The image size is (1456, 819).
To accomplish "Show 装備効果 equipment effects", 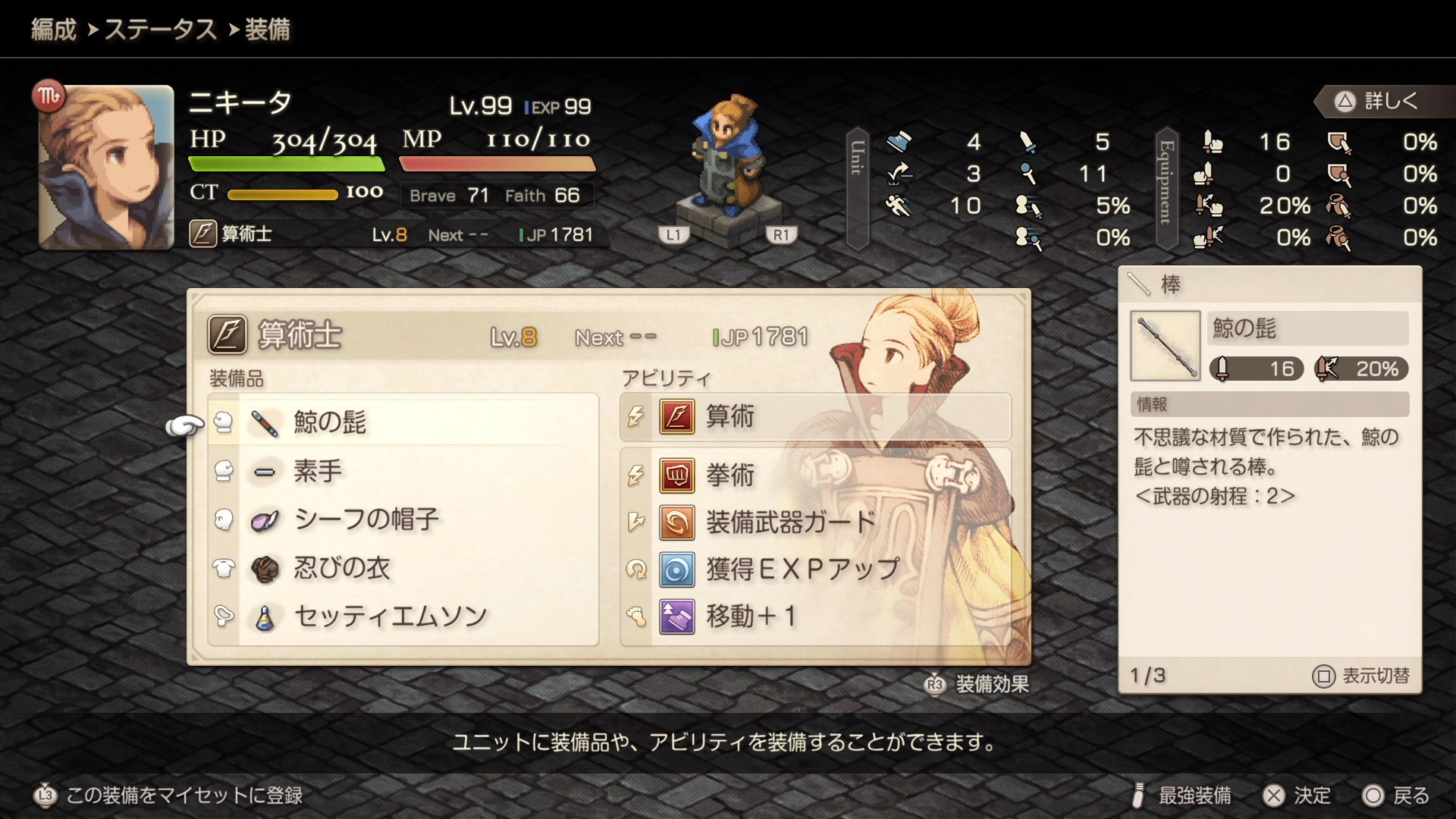I will pos(978,684).
